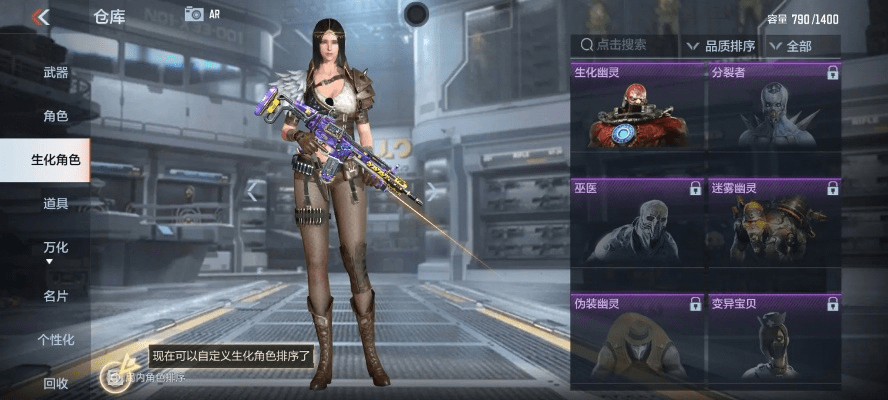Choose the 伪装幽灵 character card
The image size is (888, 400).
(x=637, y=340)
